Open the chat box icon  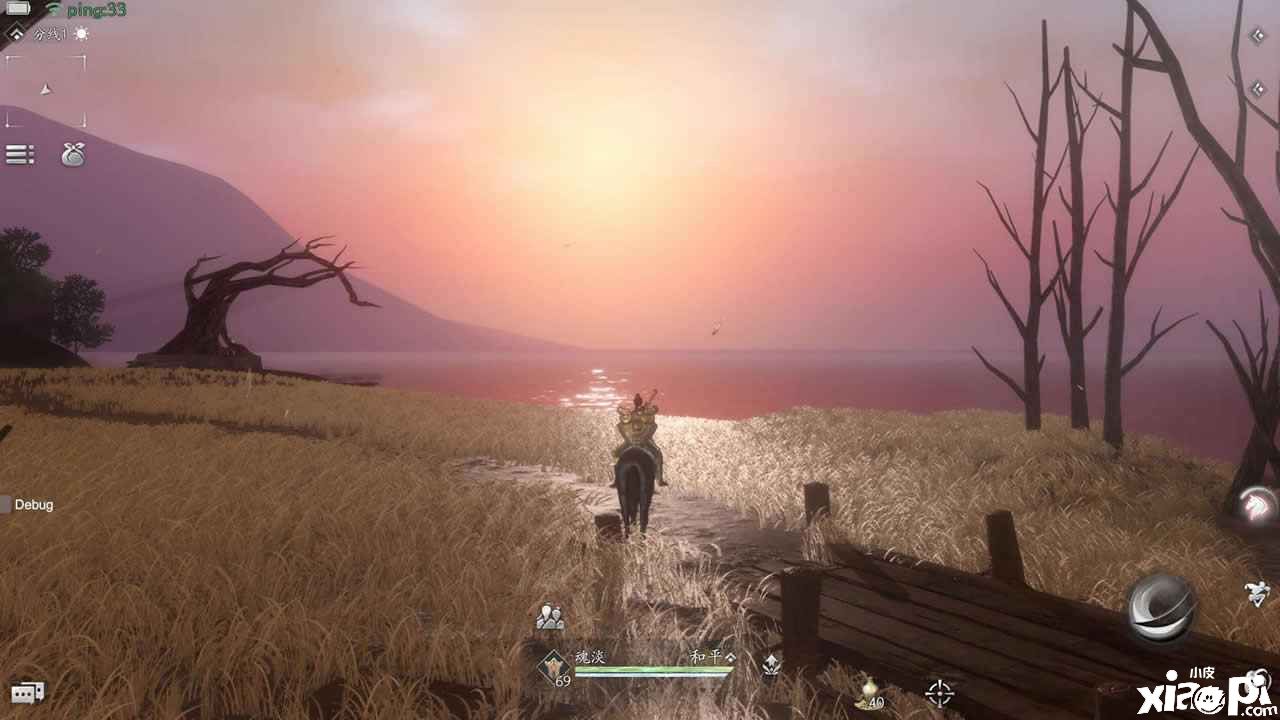tap(27, 692)
